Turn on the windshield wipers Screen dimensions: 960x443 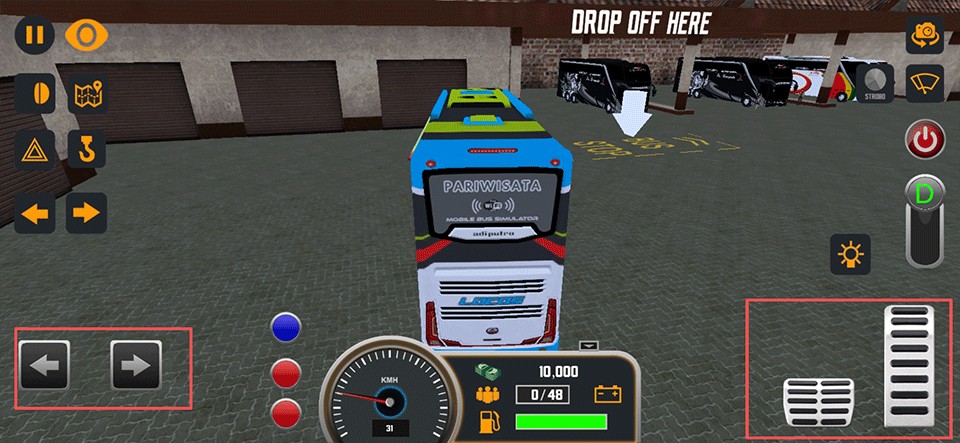925,82
